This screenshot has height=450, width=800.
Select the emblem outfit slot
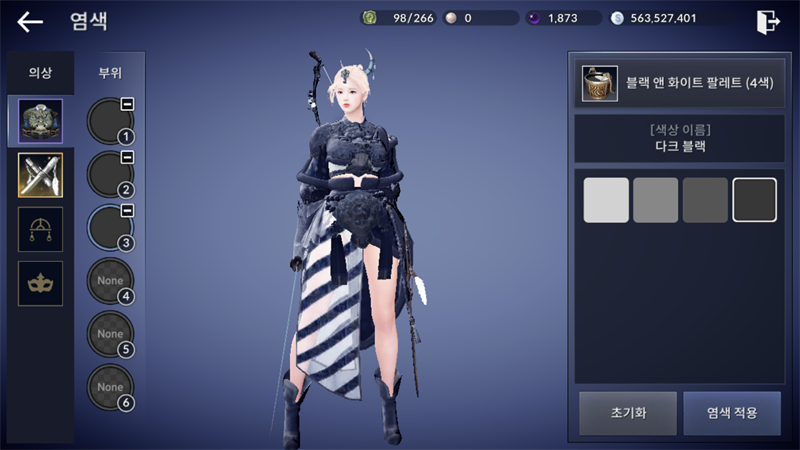coord(41,229)
